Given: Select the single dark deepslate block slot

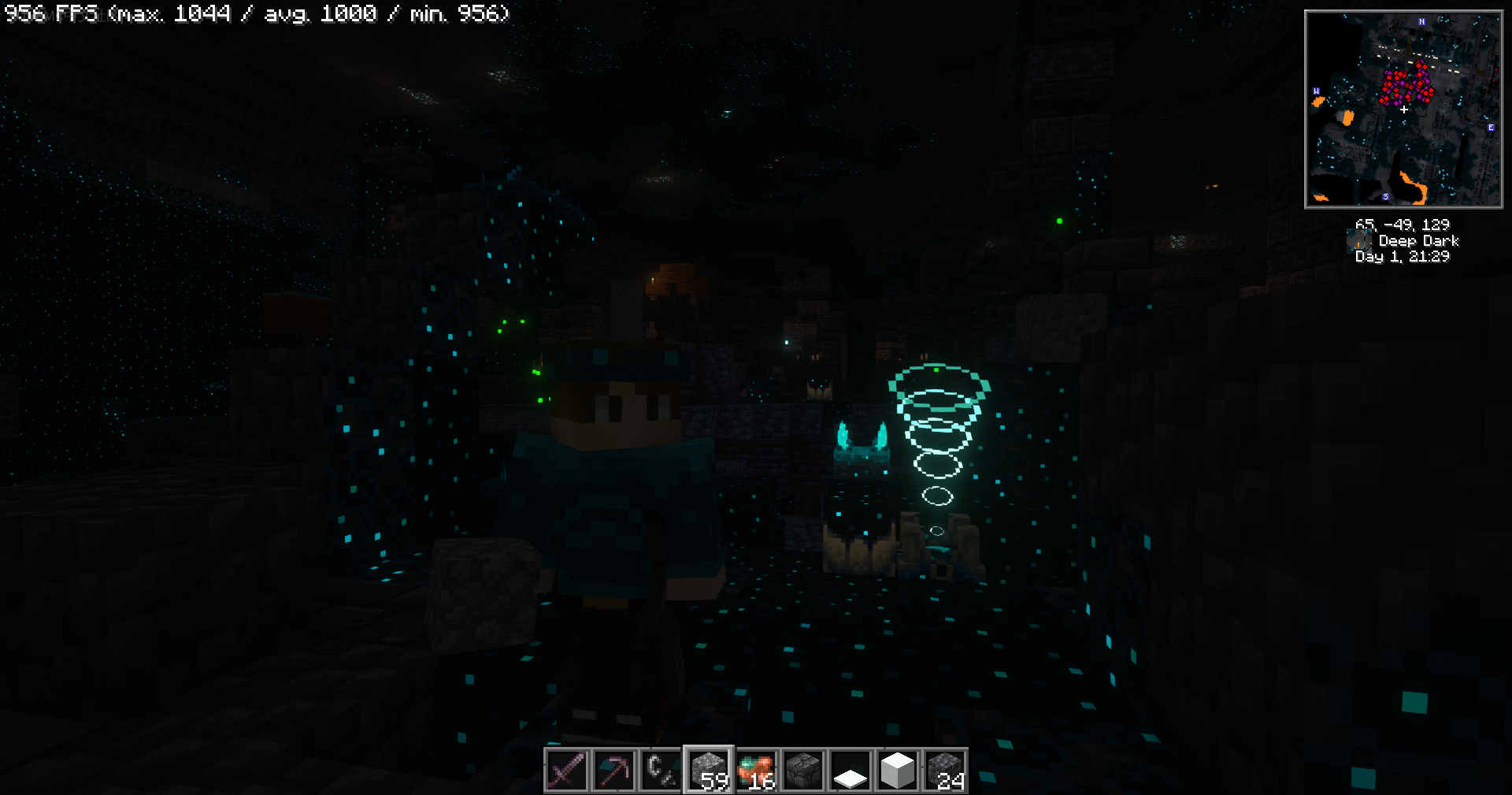Looking at the screenshot, I should [x=803, y=770].
